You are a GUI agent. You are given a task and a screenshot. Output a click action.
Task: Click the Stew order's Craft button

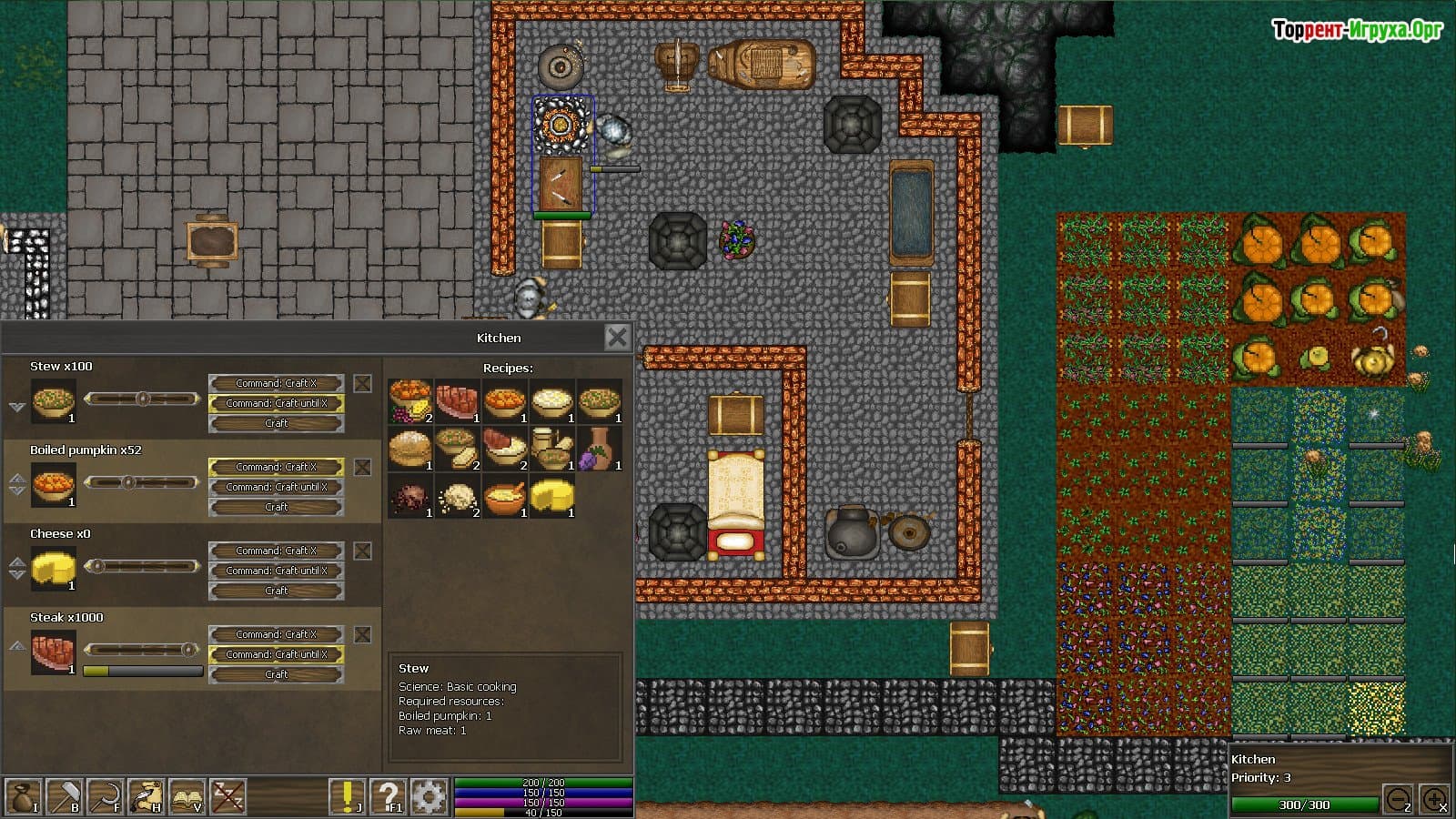pyautogui.click(x=276, y=423)
